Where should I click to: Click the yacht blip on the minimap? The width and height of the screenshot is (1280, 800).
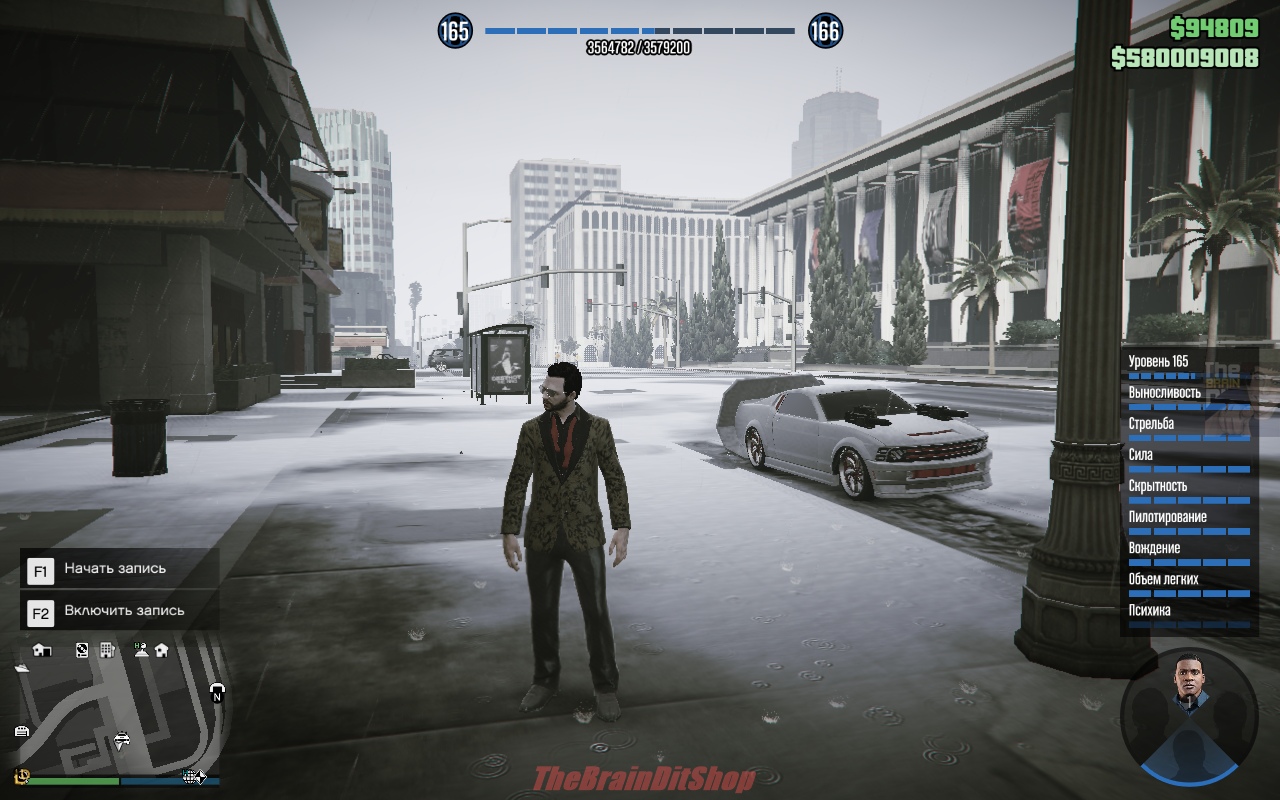(22, 666)
